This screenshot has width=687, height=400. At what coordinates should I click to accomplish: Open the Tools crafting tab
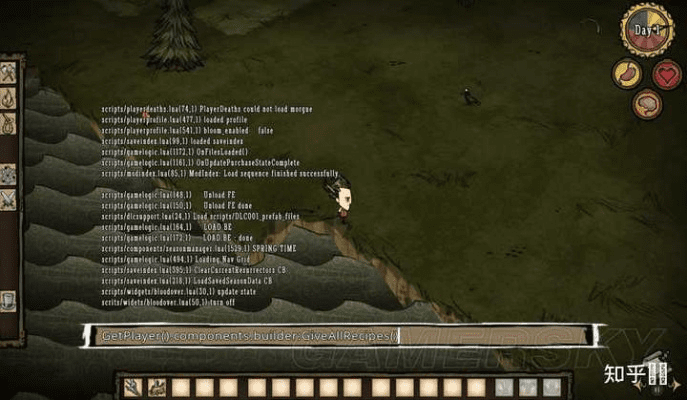8,73
